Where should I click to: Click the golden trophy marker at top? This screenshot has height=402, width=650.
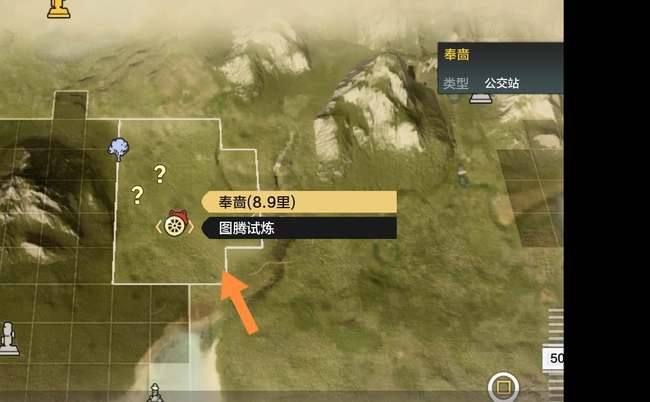[x=59, y=9]
